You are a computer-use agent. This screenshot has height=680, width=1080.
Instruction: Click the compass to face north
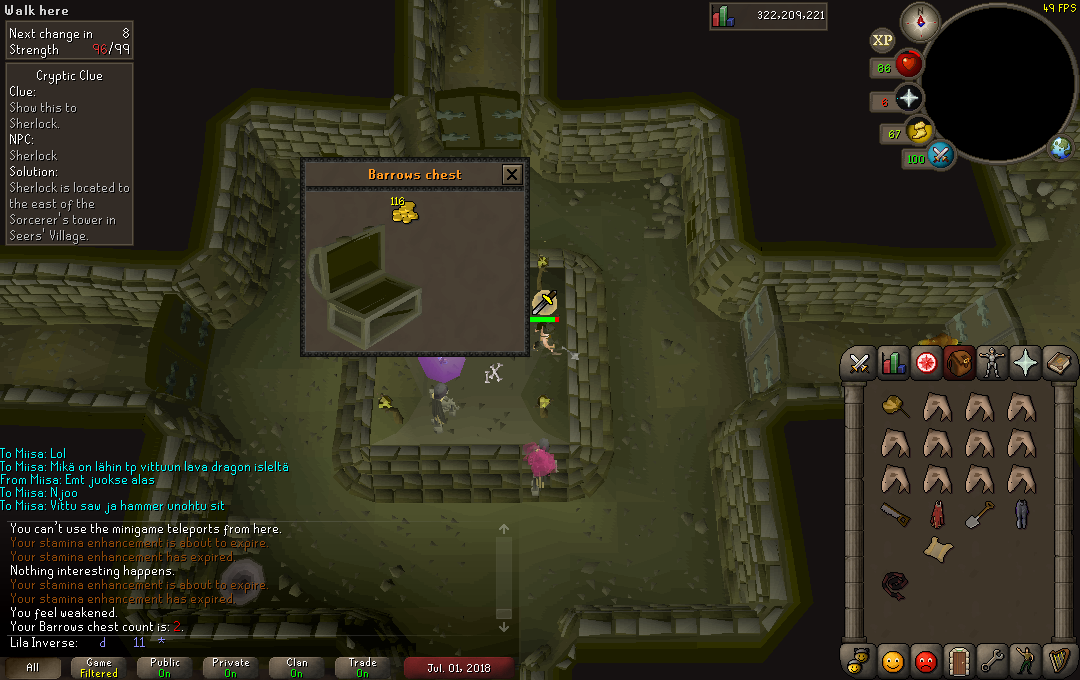(919, 21)
